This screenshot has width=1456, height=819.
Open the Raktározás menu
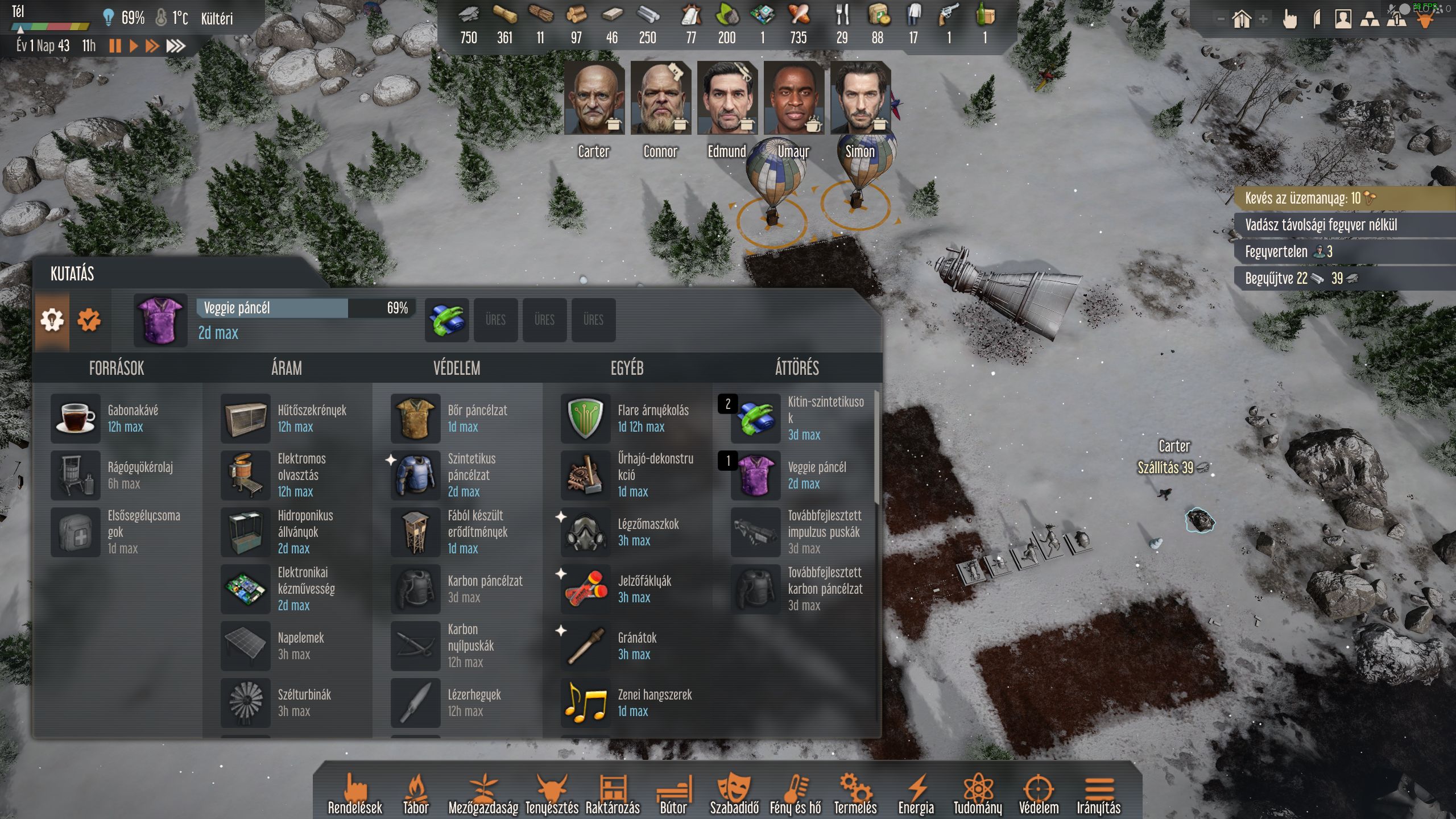point(613,795)
